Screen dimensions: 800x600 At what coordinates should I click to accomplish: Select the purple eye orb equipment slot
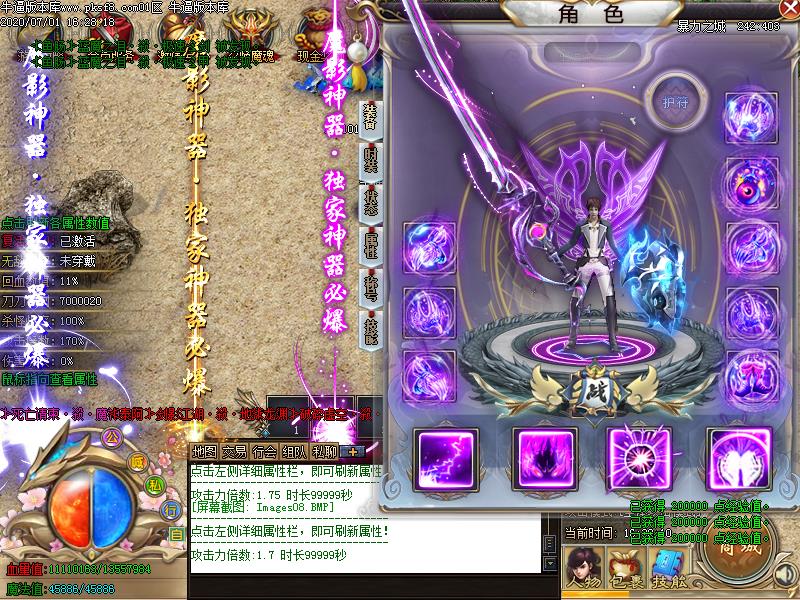[x=746, y=181]
